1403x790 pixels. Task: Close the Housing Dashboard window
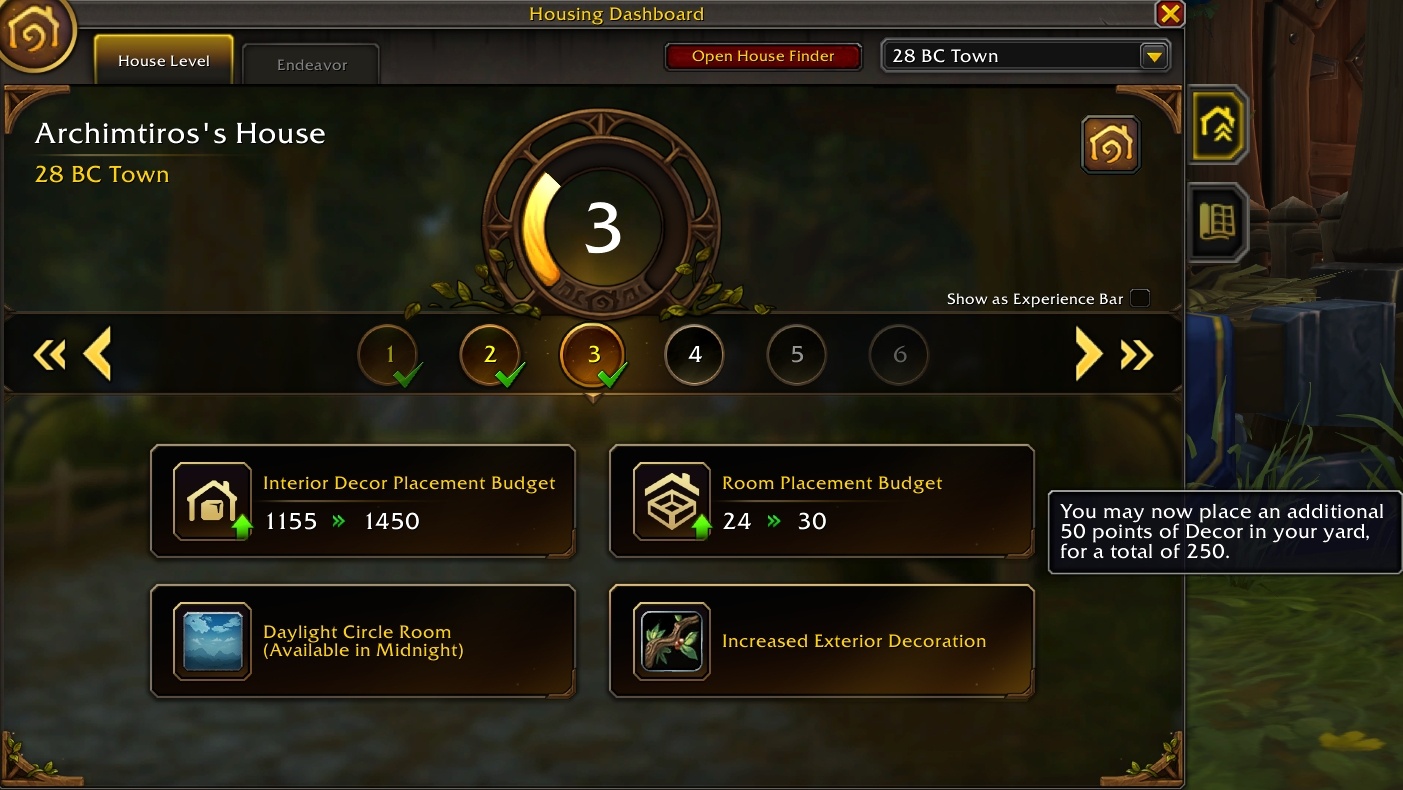[1169, 13]
